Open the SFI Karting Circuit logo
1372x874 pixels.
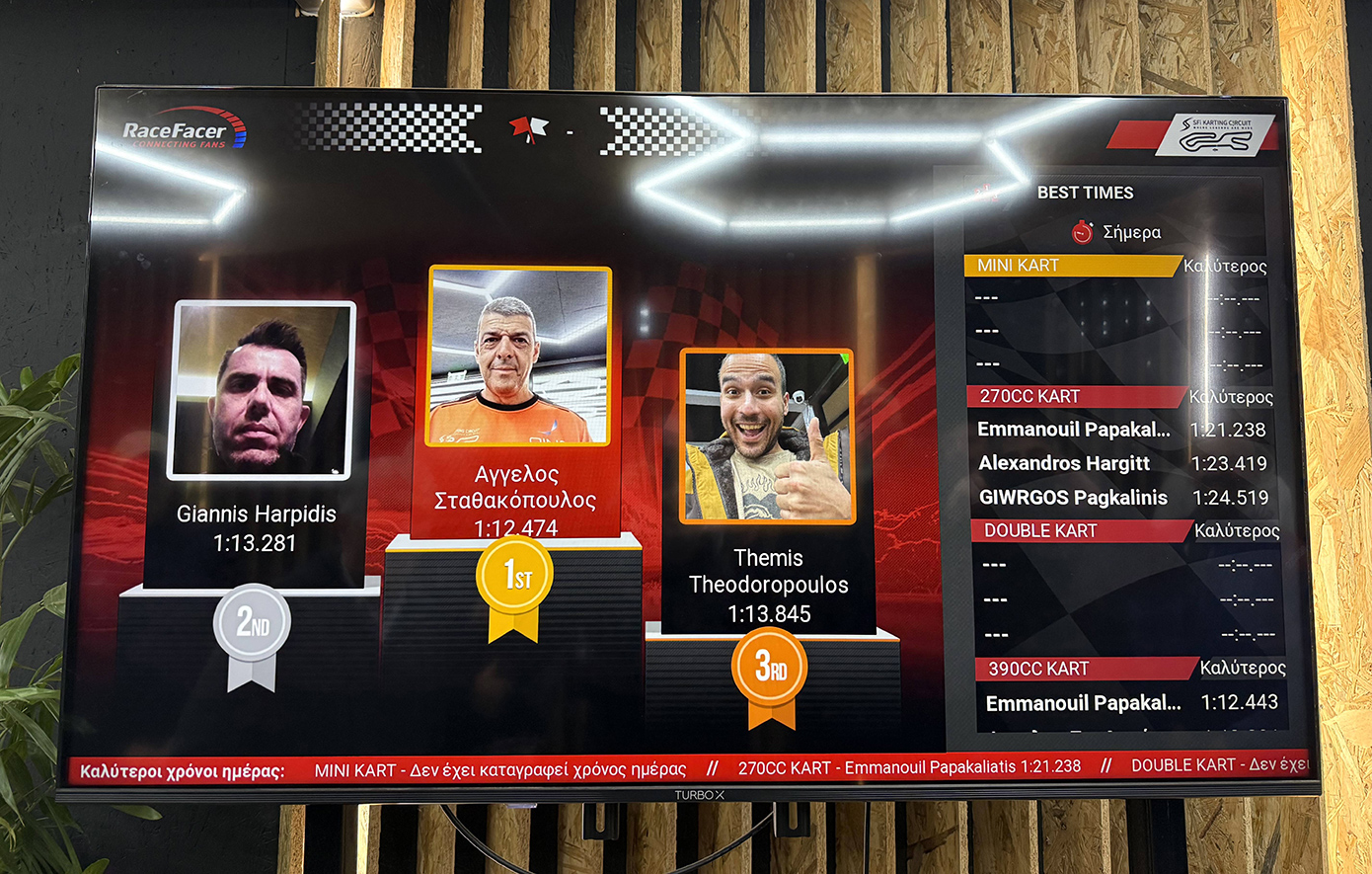[1215, 135]
